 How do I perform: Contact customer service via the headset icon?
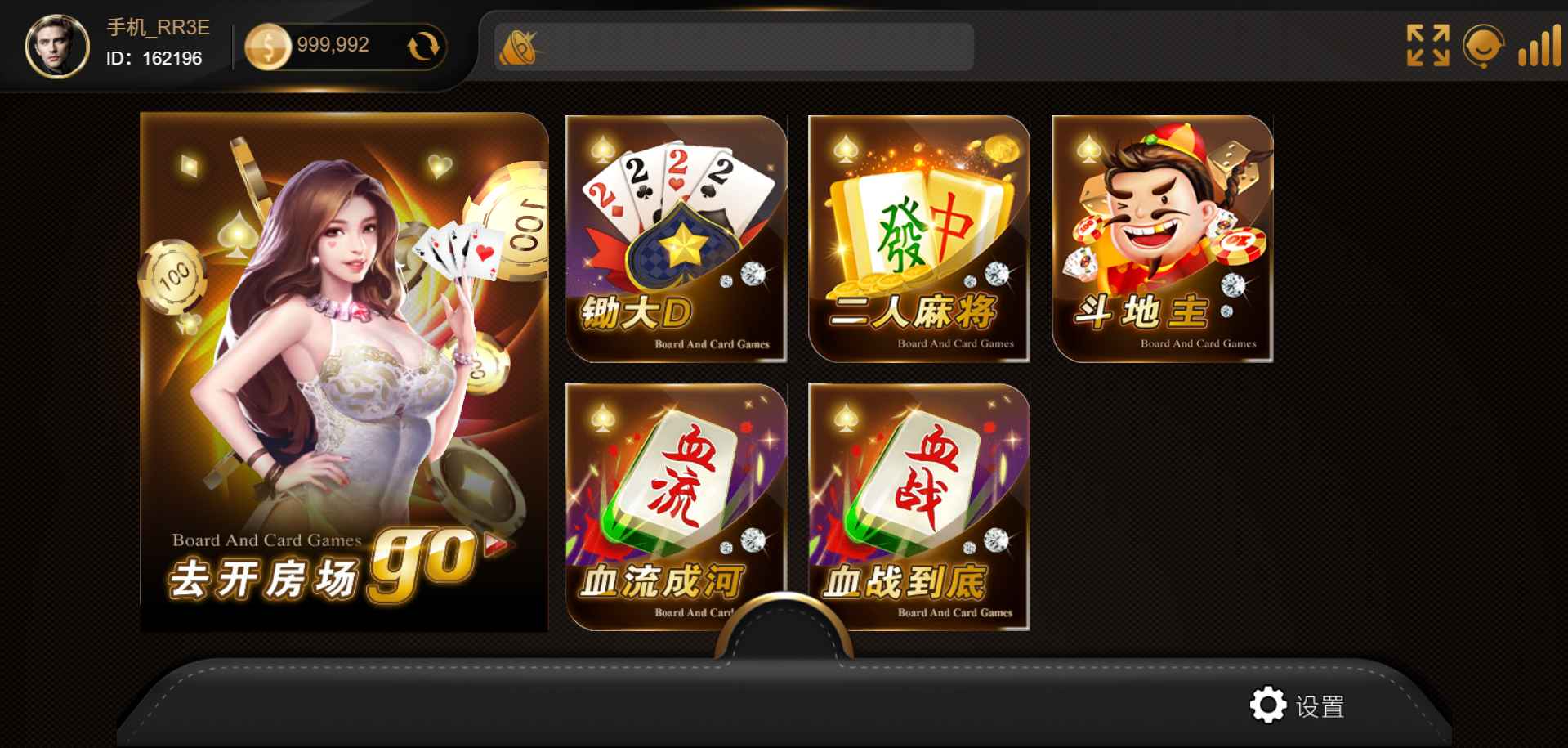1483,47
